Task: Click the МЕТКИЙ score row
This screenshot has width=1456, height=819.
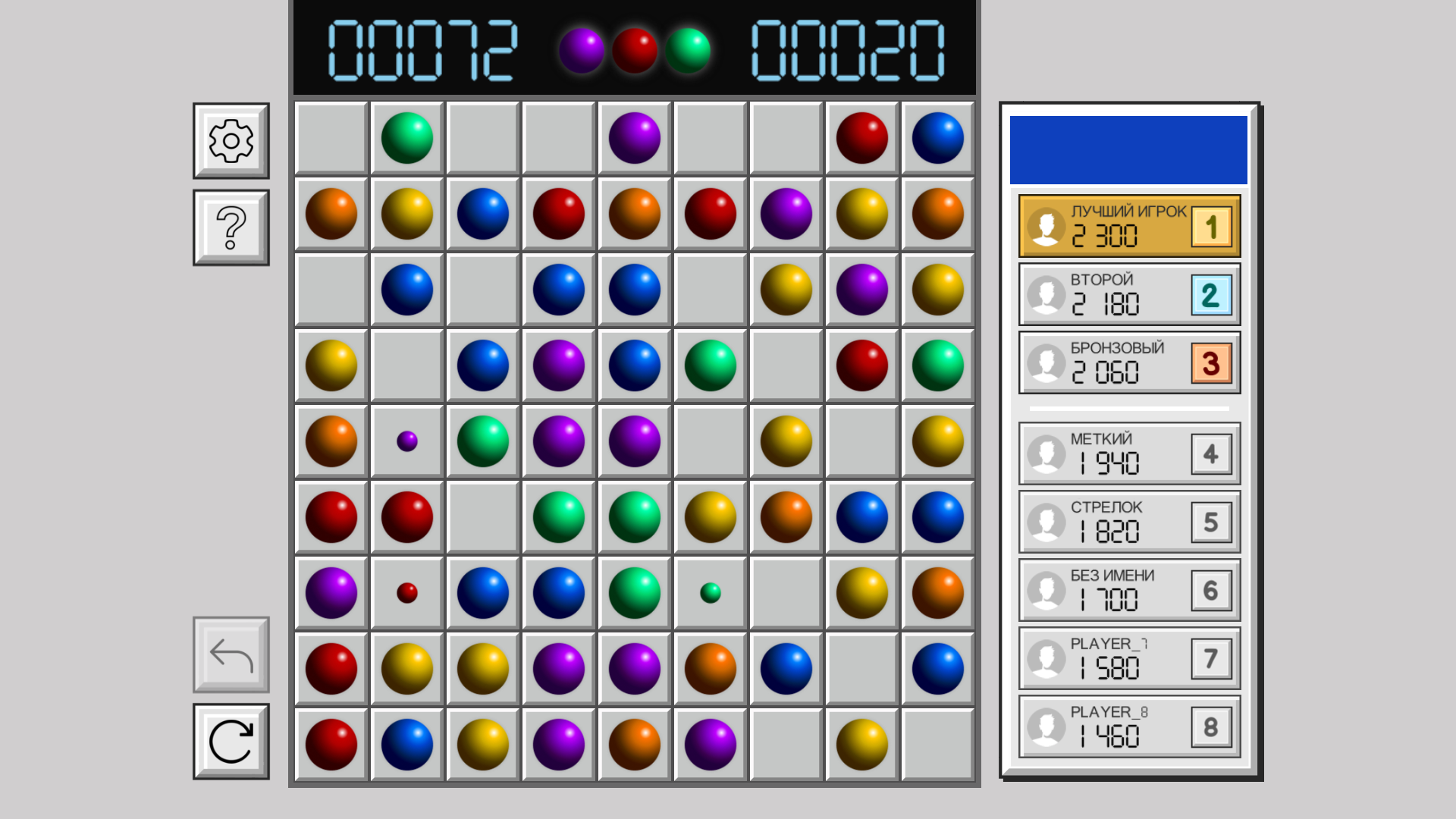Action: tap(1128, 453)
